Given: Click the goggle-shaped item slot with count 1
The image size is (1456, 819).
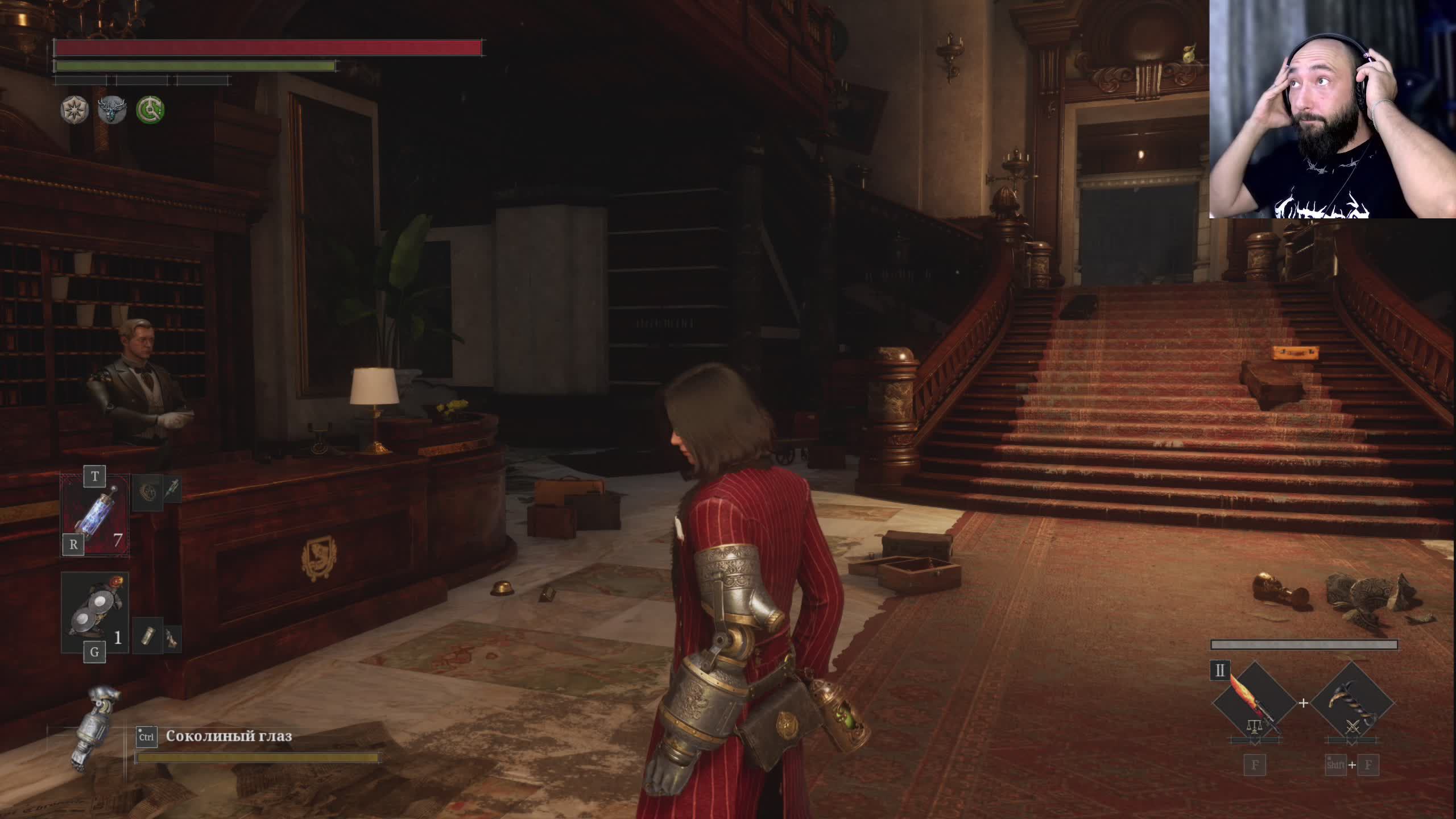Looking at the screenshot, I should click(x=94, y=612).
